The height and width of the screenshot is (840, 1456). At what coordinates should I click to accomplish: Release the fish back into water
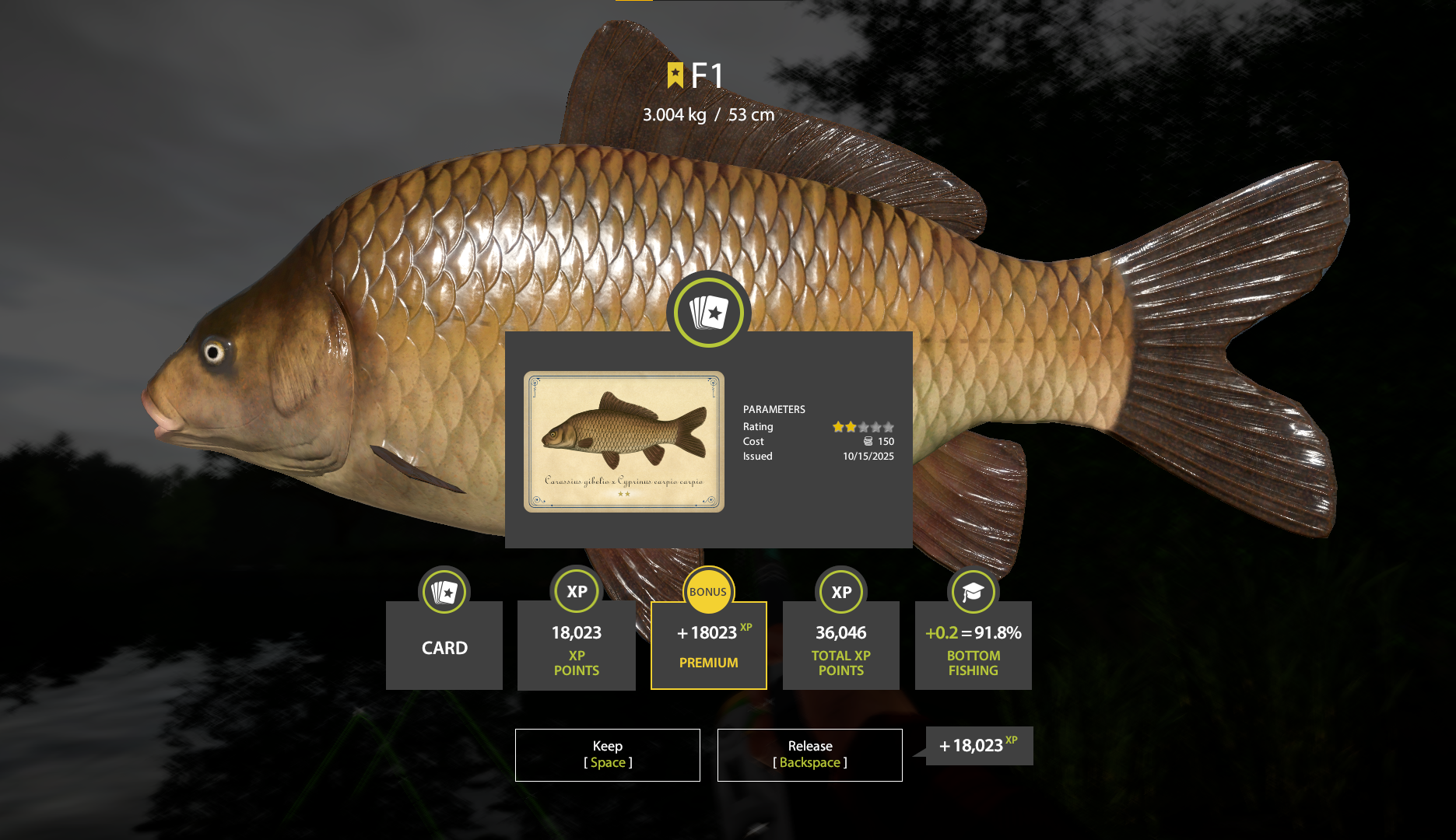click(809, 754)
